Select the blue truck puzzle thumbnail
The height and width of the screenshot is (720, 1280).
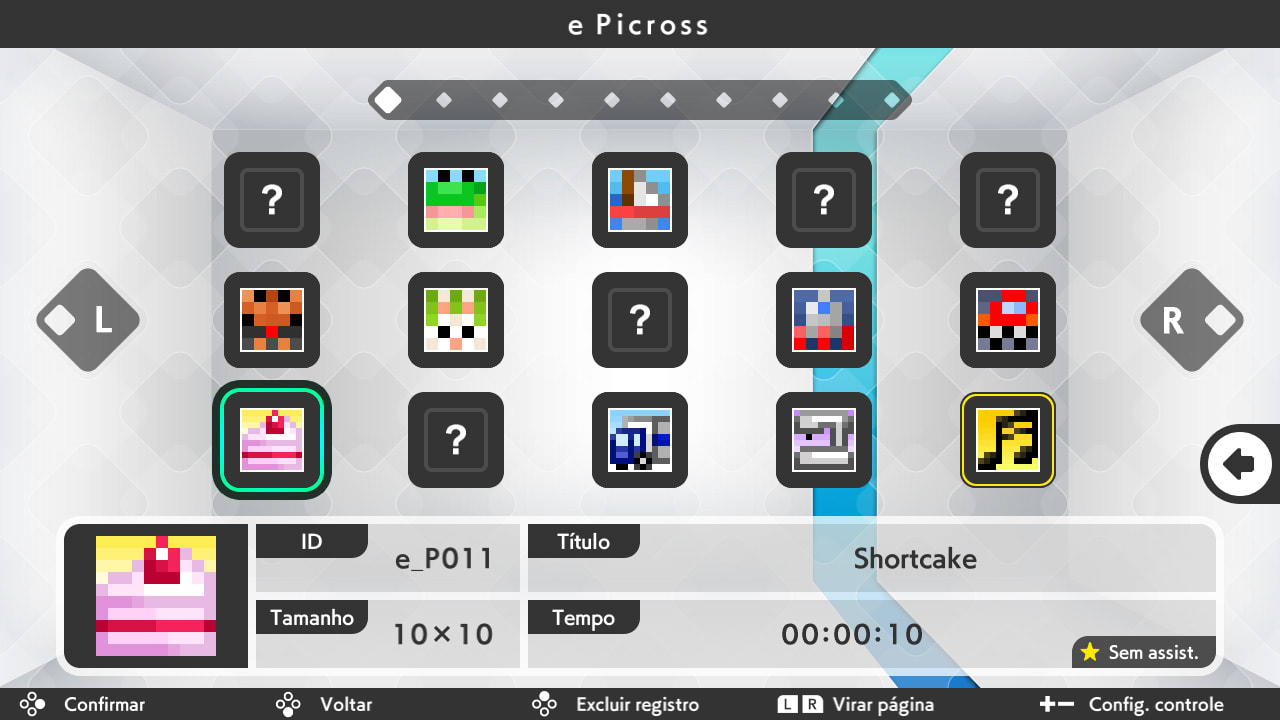[639, 440]
